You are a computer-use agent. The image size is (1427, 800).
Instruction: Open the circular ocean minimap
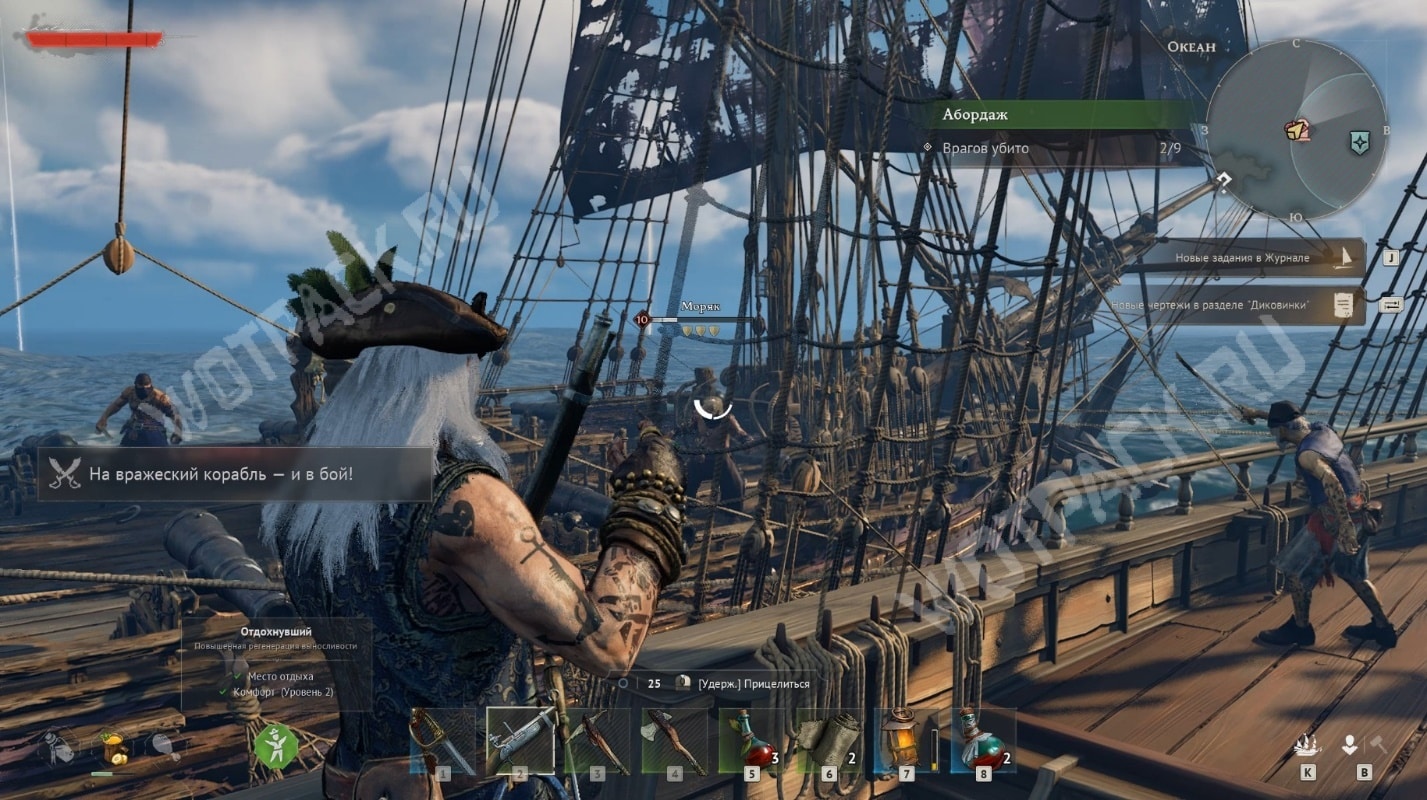[x=1296, y=130]
